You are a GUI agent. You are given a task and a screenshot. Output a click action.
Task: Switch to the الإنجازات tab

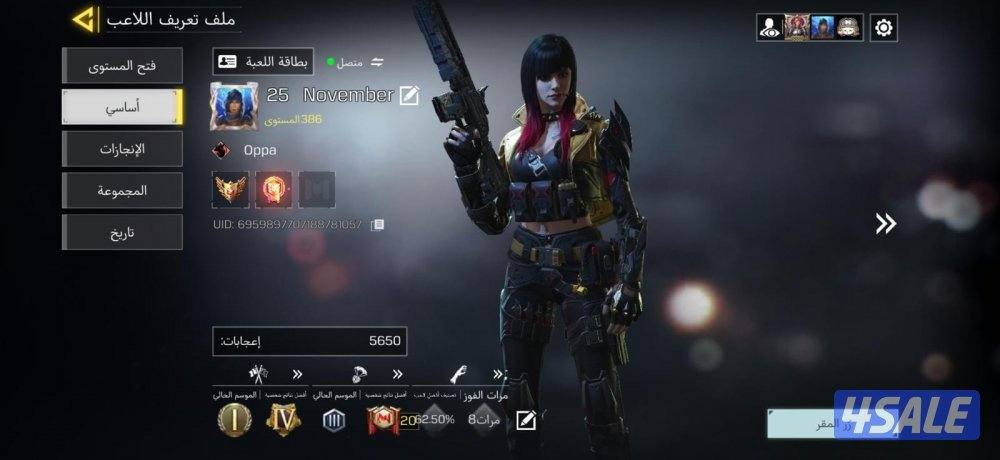(x=122, y=149)
